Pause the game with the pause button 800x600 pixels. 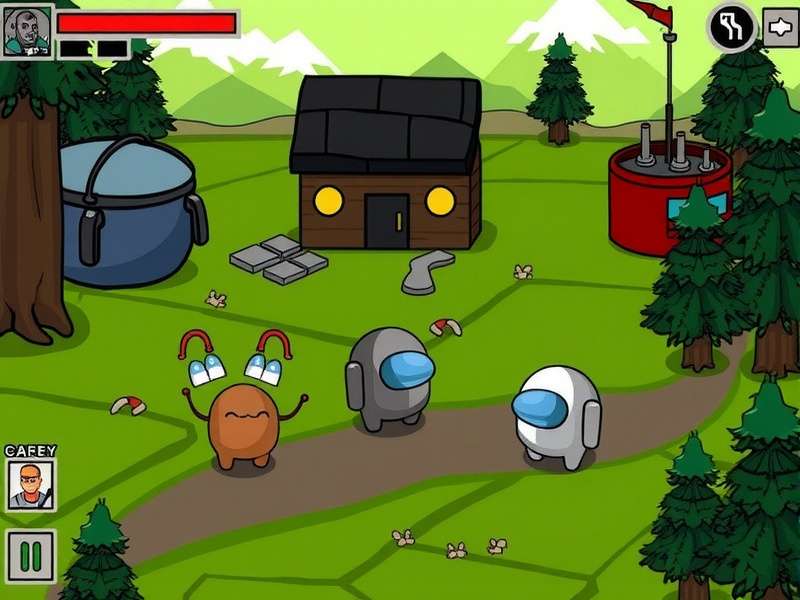30,556
